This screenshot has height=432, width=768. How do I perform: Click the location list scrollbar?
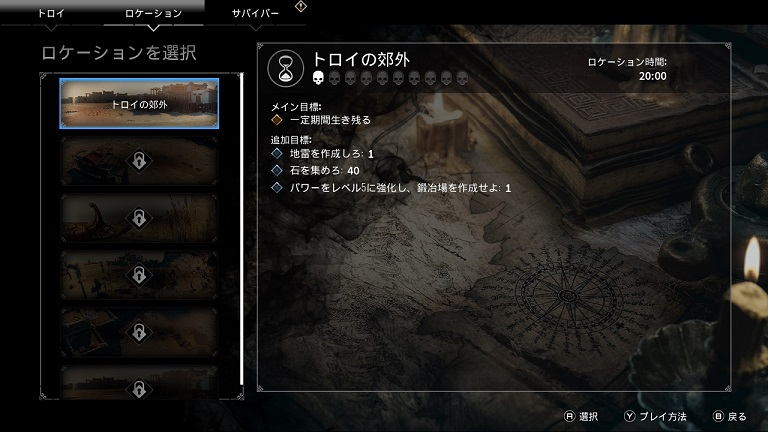240,230
